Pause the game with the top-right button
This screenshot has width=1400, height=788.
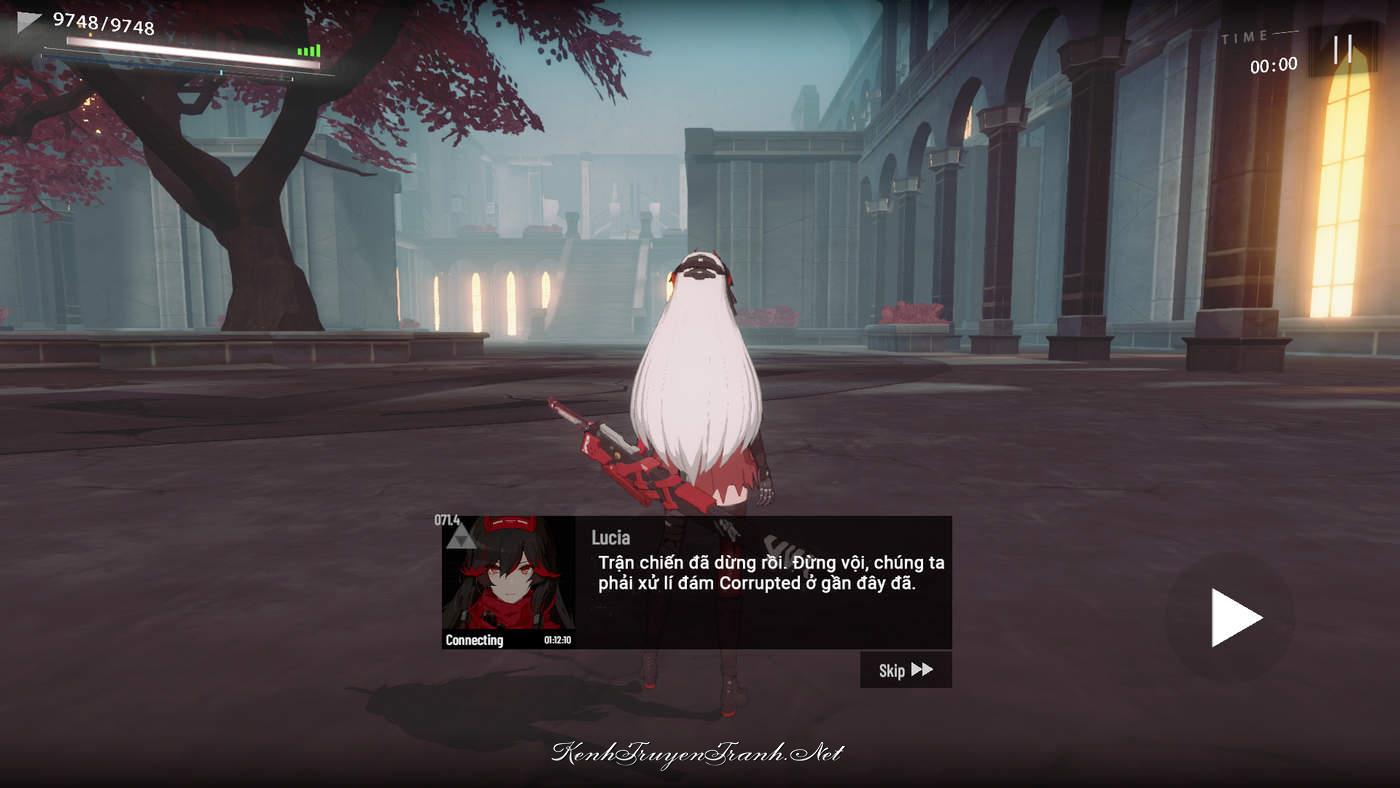click(x=1342, y=49)
